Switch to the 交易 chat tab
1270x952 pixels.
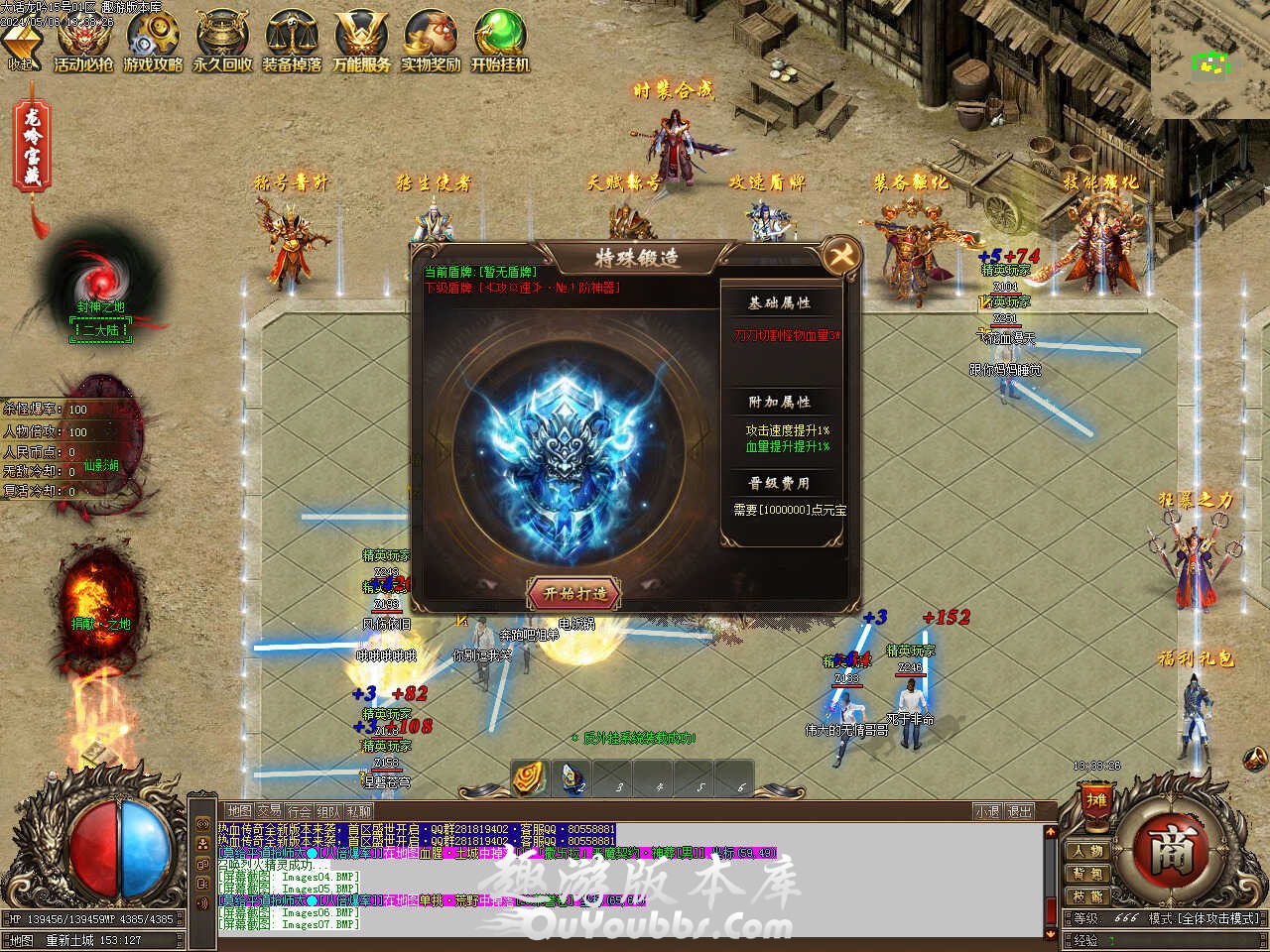pos(269,811)
